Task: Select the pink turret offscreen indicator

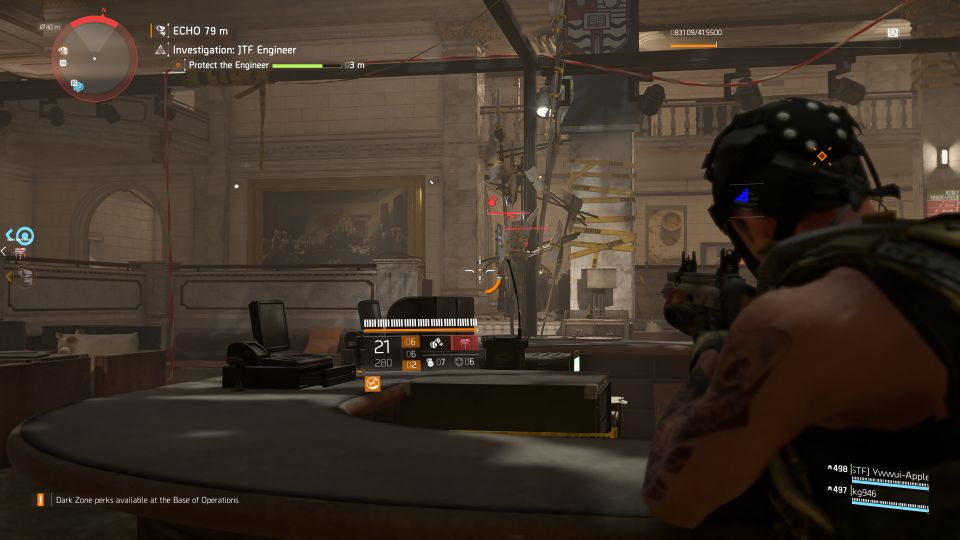Action: [x=20, y=254]
